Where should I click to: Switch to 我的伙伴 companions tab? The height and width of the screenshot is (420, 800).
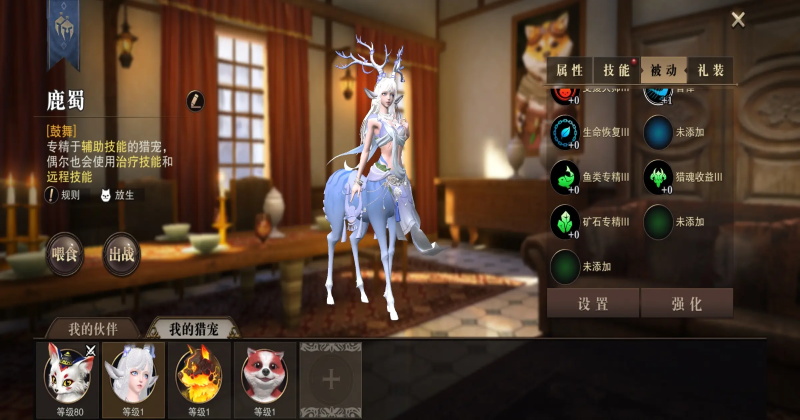point(92,329)
